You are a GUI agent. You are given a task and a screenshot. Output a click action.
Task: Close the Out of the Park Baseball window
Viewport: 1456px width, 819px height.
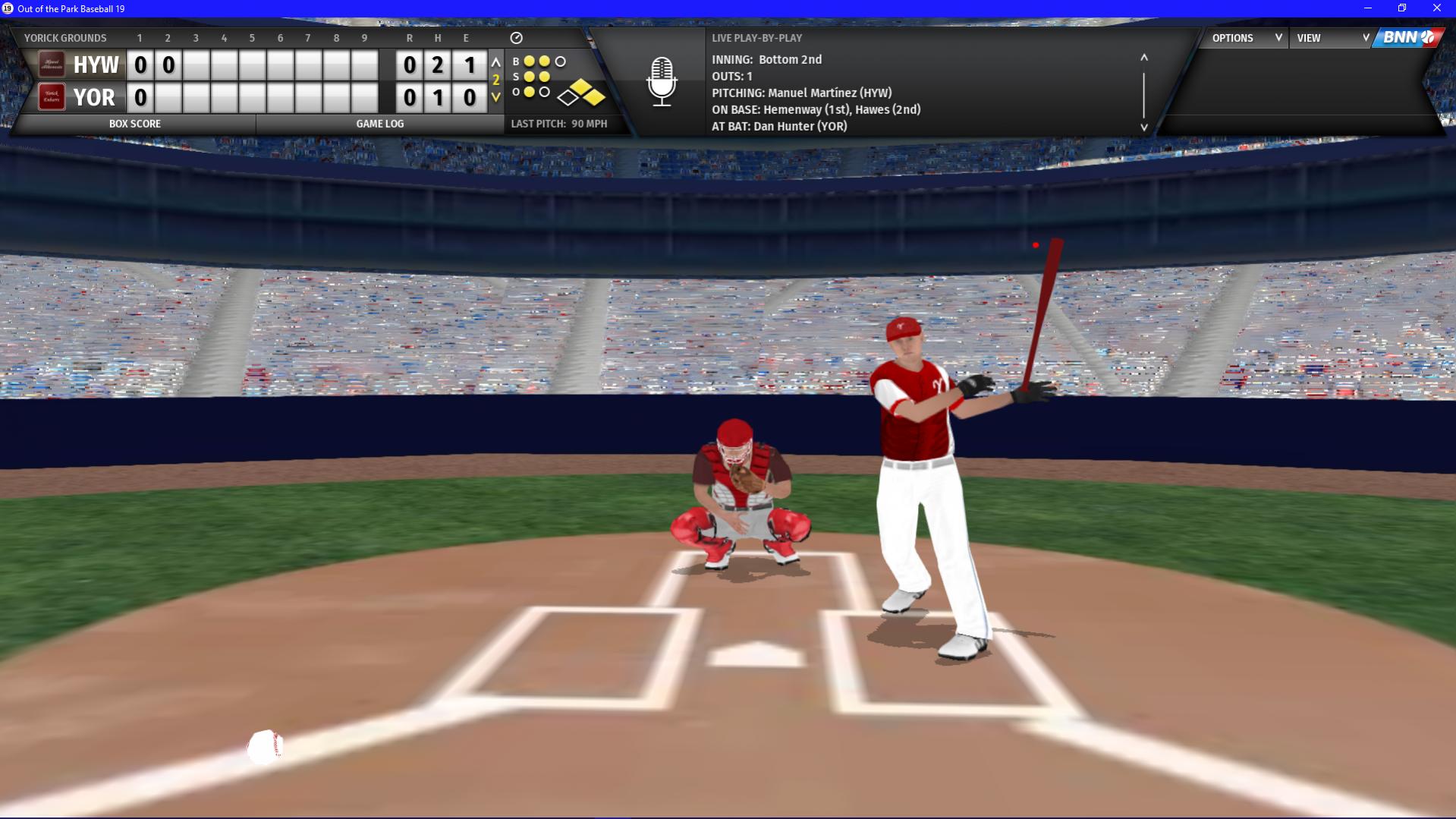(1436, 8)
